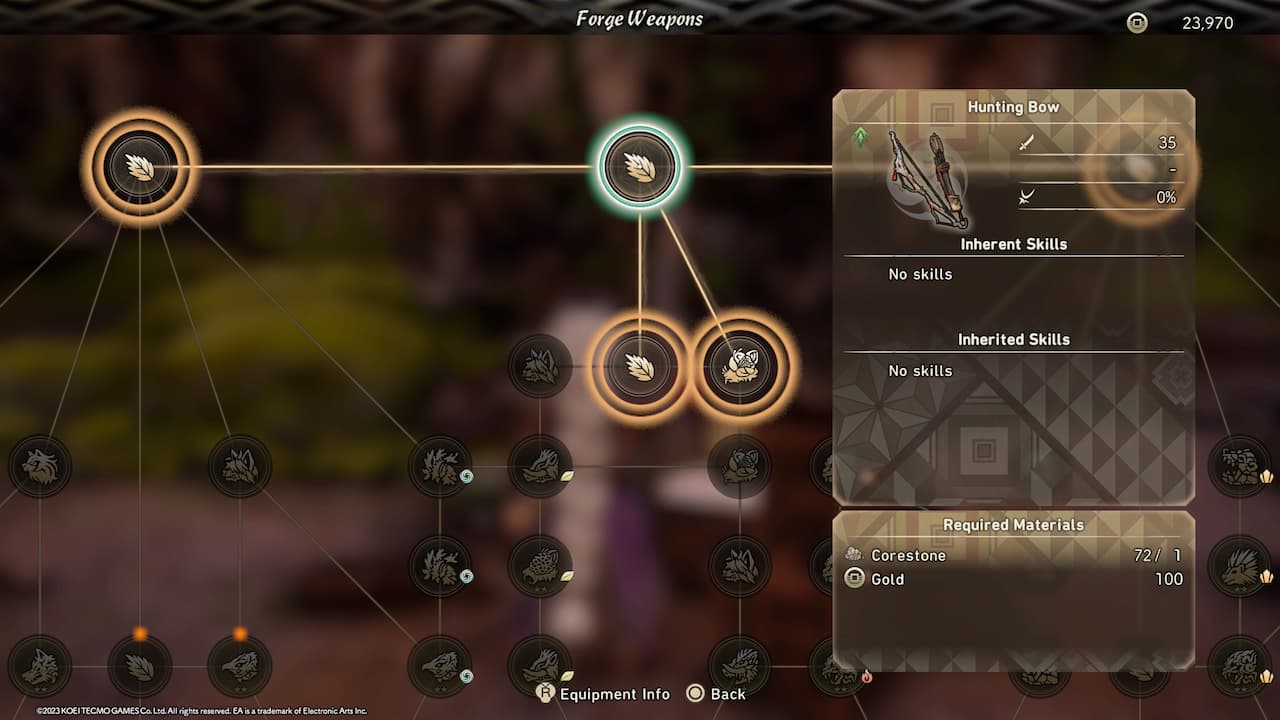The width and height of the screenshot is (1280, 720).
Task: Select the leaf-emblem upgrade node below Hunting Bow
Action: [640, 368]
